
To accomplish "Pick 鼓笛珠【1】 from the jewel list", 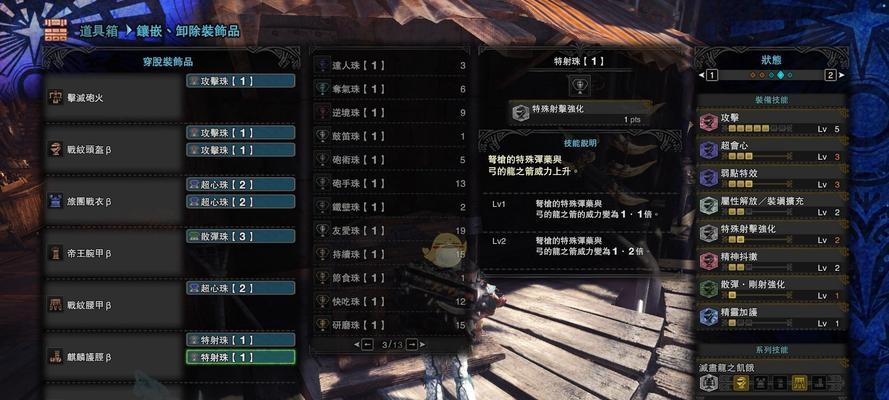I will [x=392, y=136].
